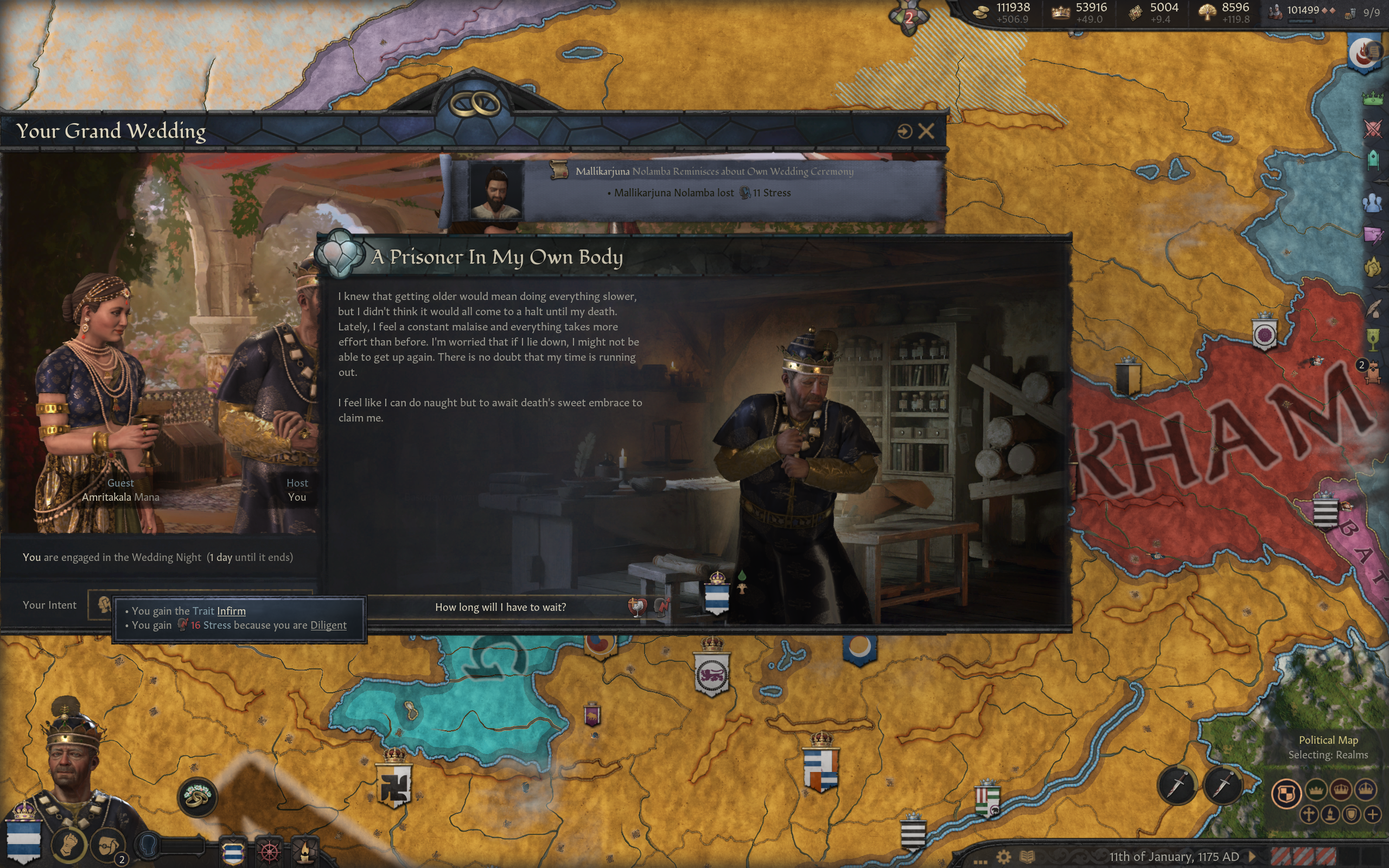Expand more map modes with plus button
Screen dimensions: 1389x868
pos(1372,815)
